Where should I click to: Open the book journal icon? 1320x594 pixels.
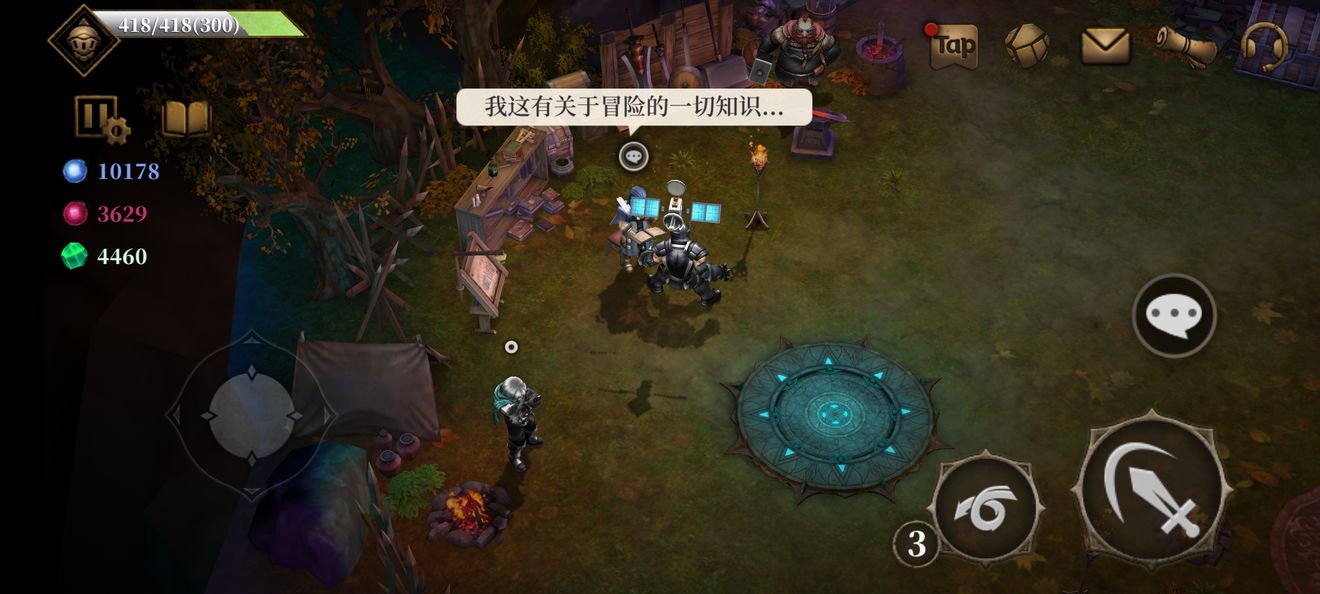click(x=186, y=119)
